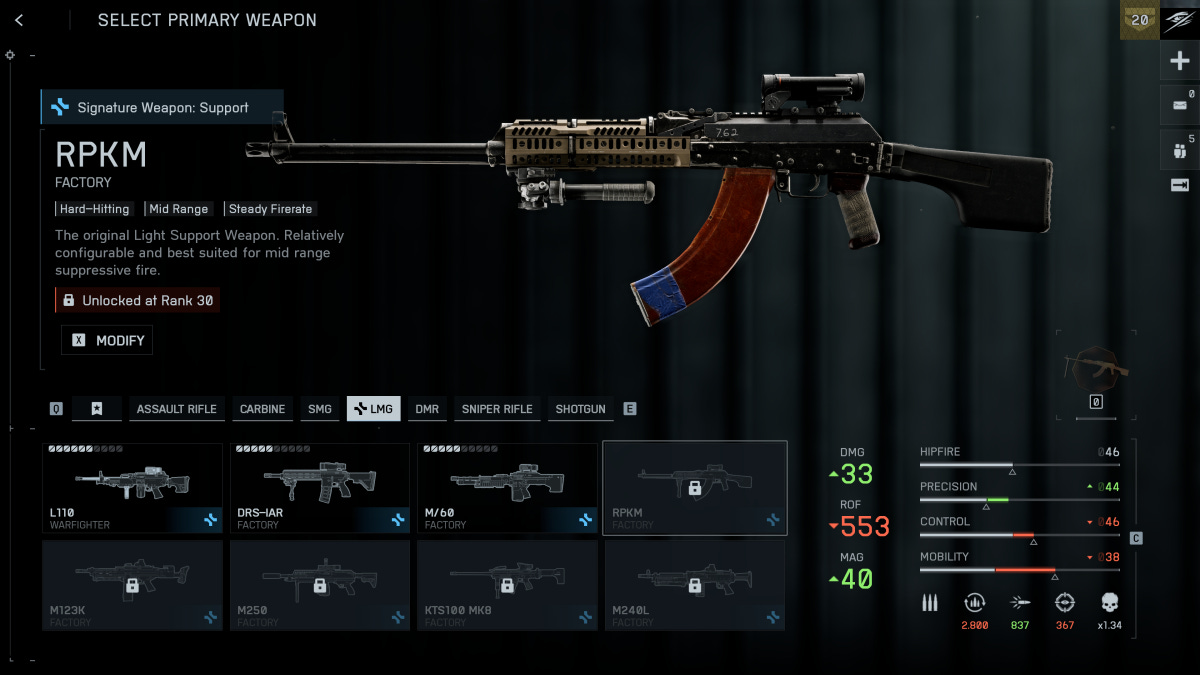The height and width of the screenshot is (675, 1200).
Task: Pick the M/60 Factory machine gun
Action: point(507,488)
